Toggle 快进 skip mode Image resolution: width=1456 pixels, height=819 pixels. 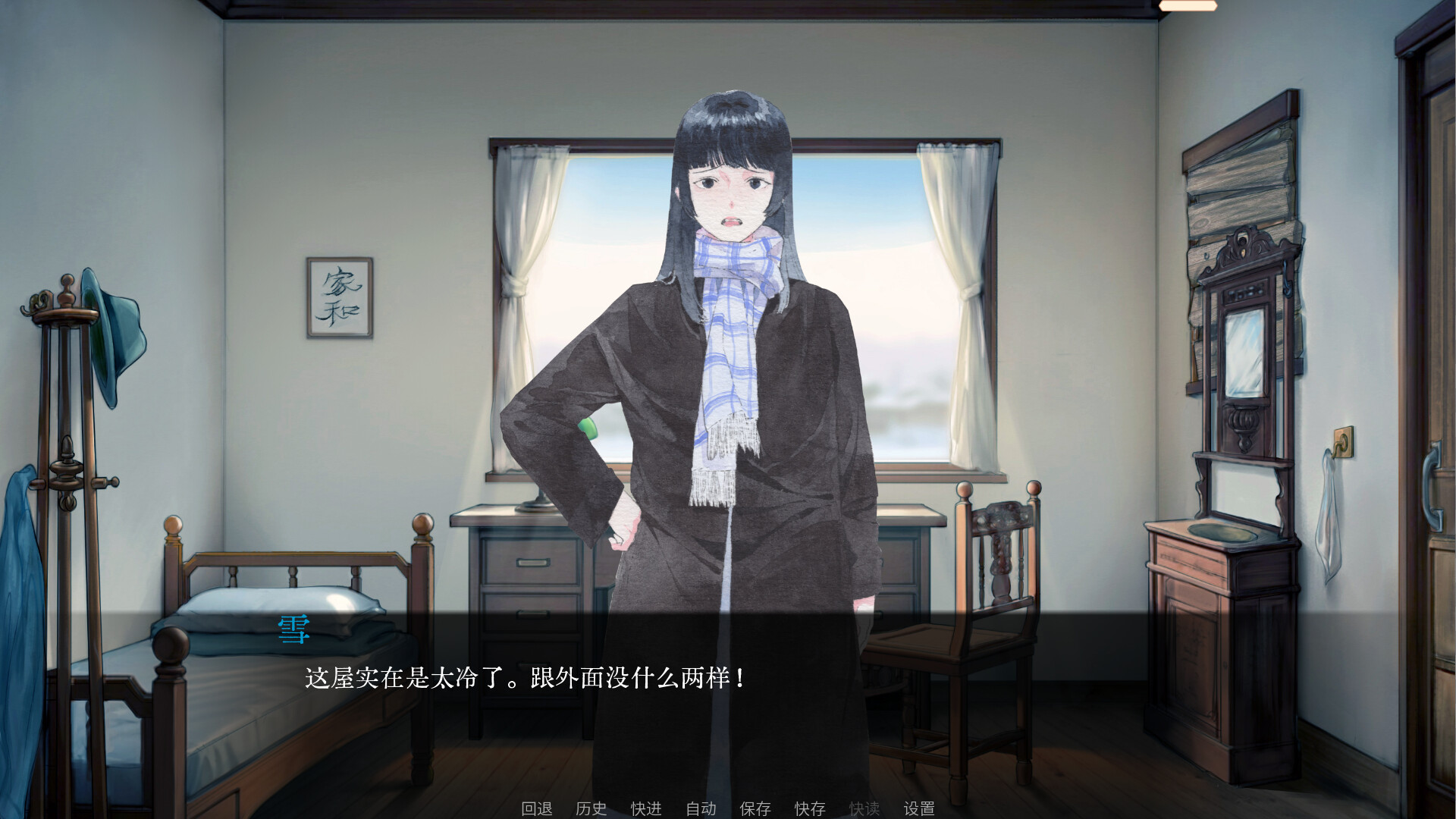(645, 808)
